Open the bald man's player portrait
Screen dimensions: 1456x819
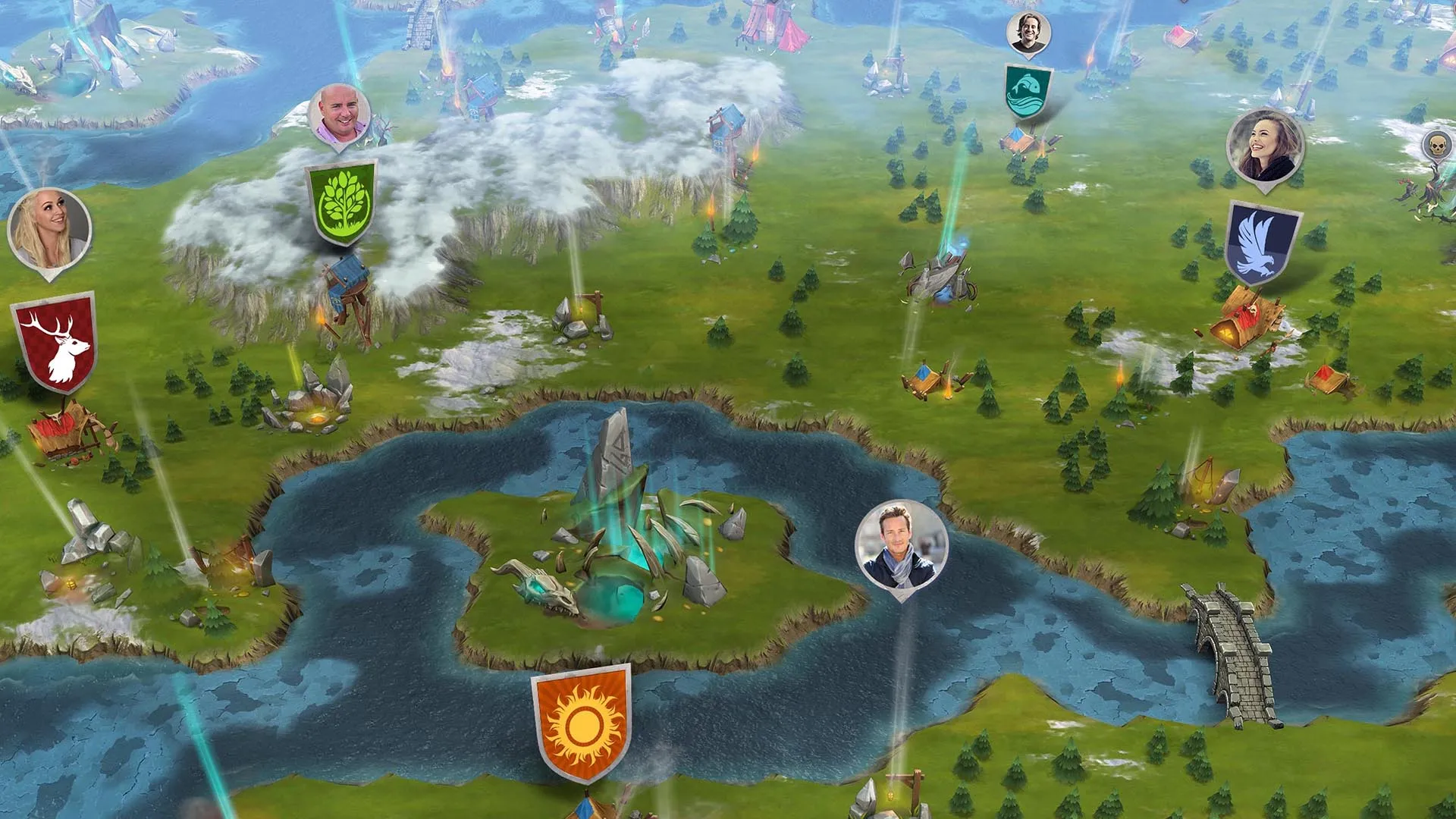[340, 115]
